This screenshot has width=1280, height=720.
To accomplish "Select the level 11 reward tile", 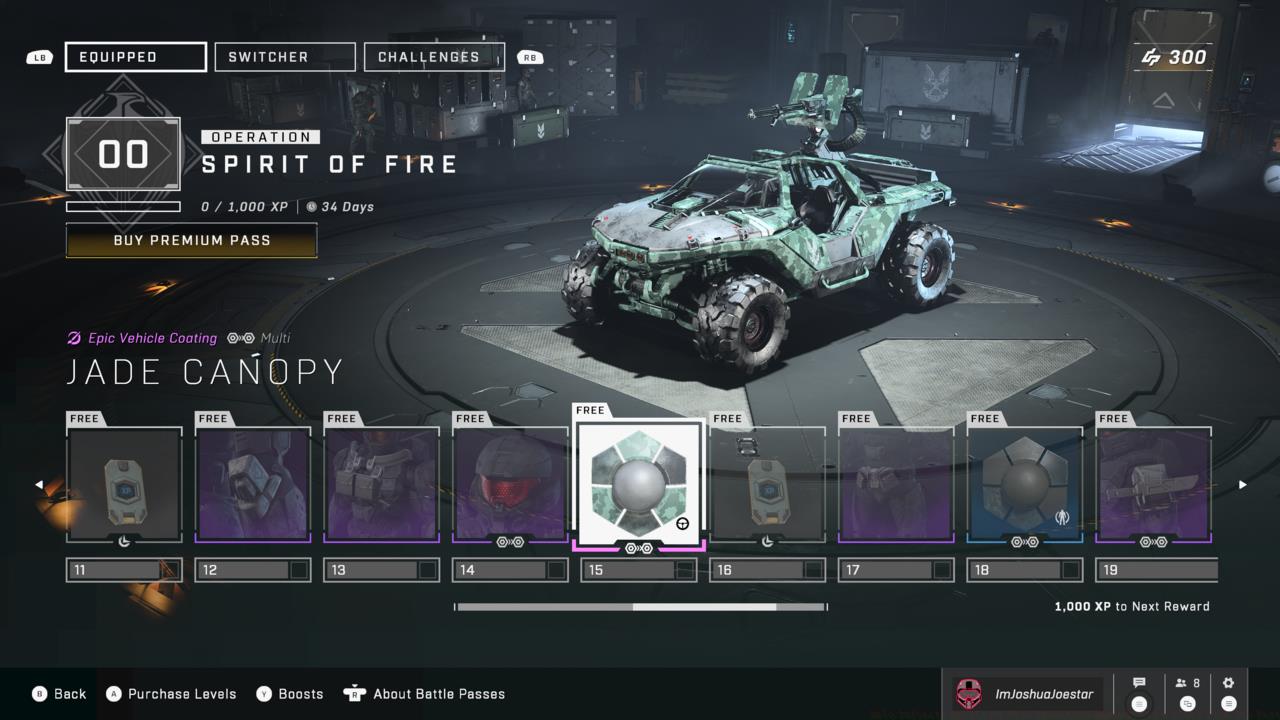I will tap(124, 485).
